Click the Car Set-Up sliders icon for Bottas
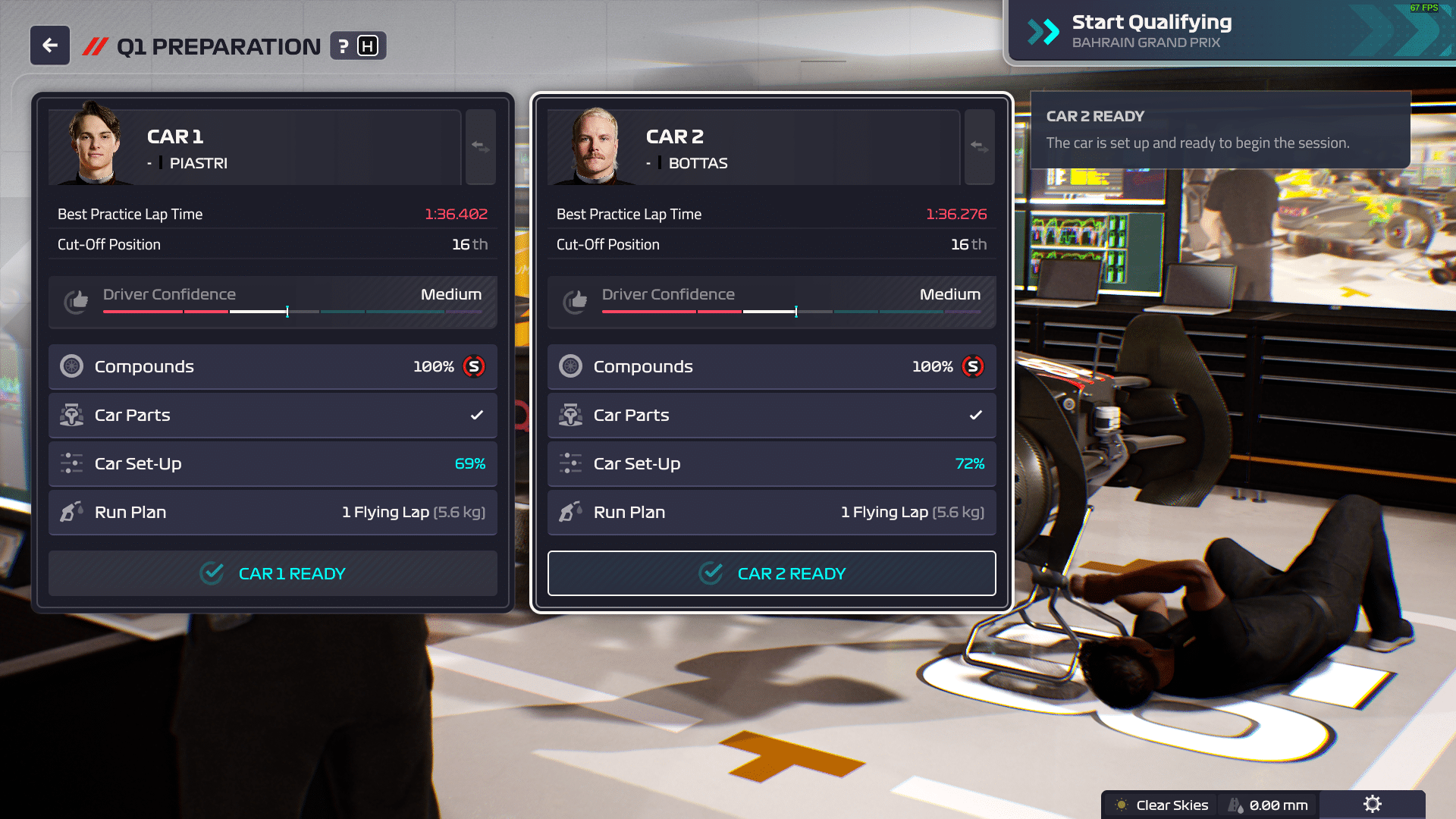Viewport: 1456px width, 819px height. click(571, 463)
